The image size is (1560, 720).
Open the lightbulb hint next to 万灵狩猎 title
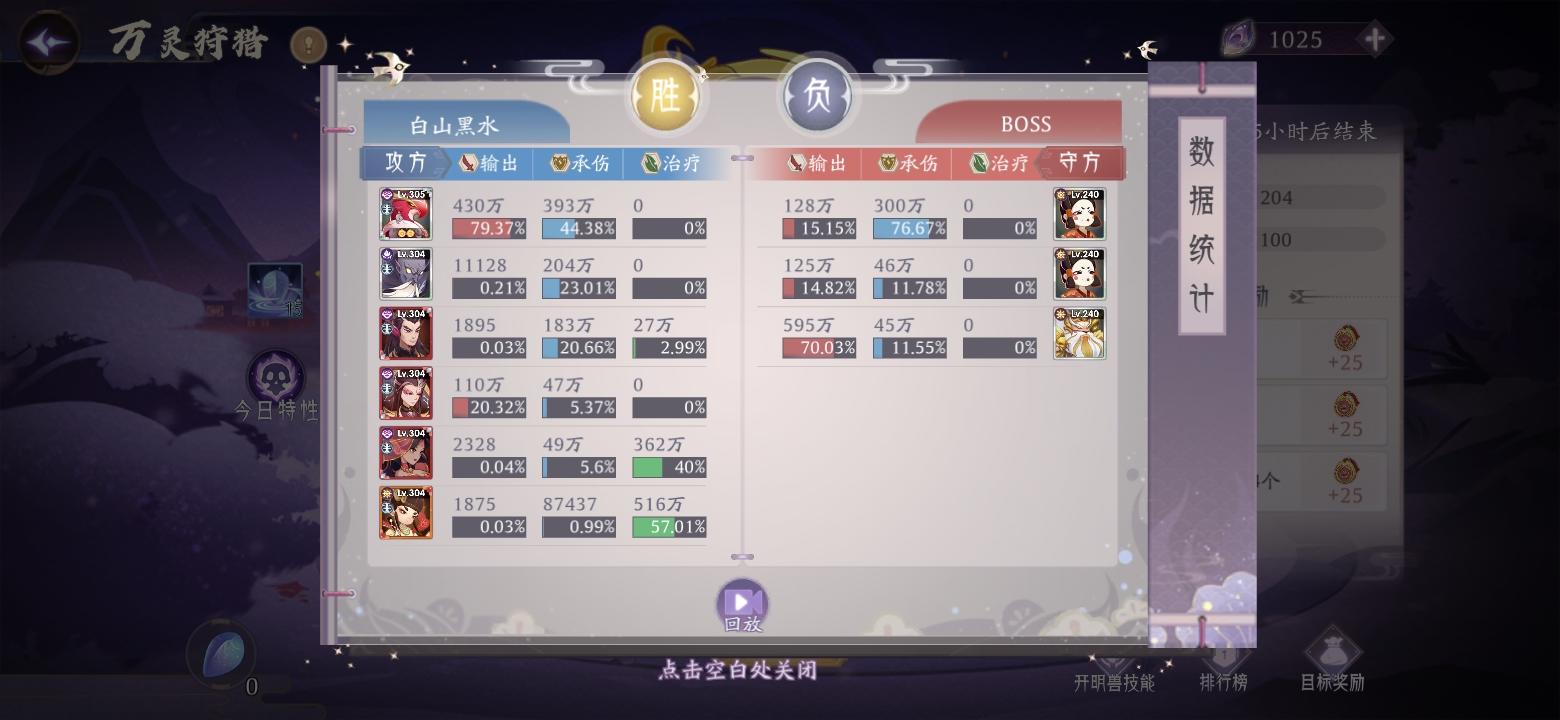point(307,45)
